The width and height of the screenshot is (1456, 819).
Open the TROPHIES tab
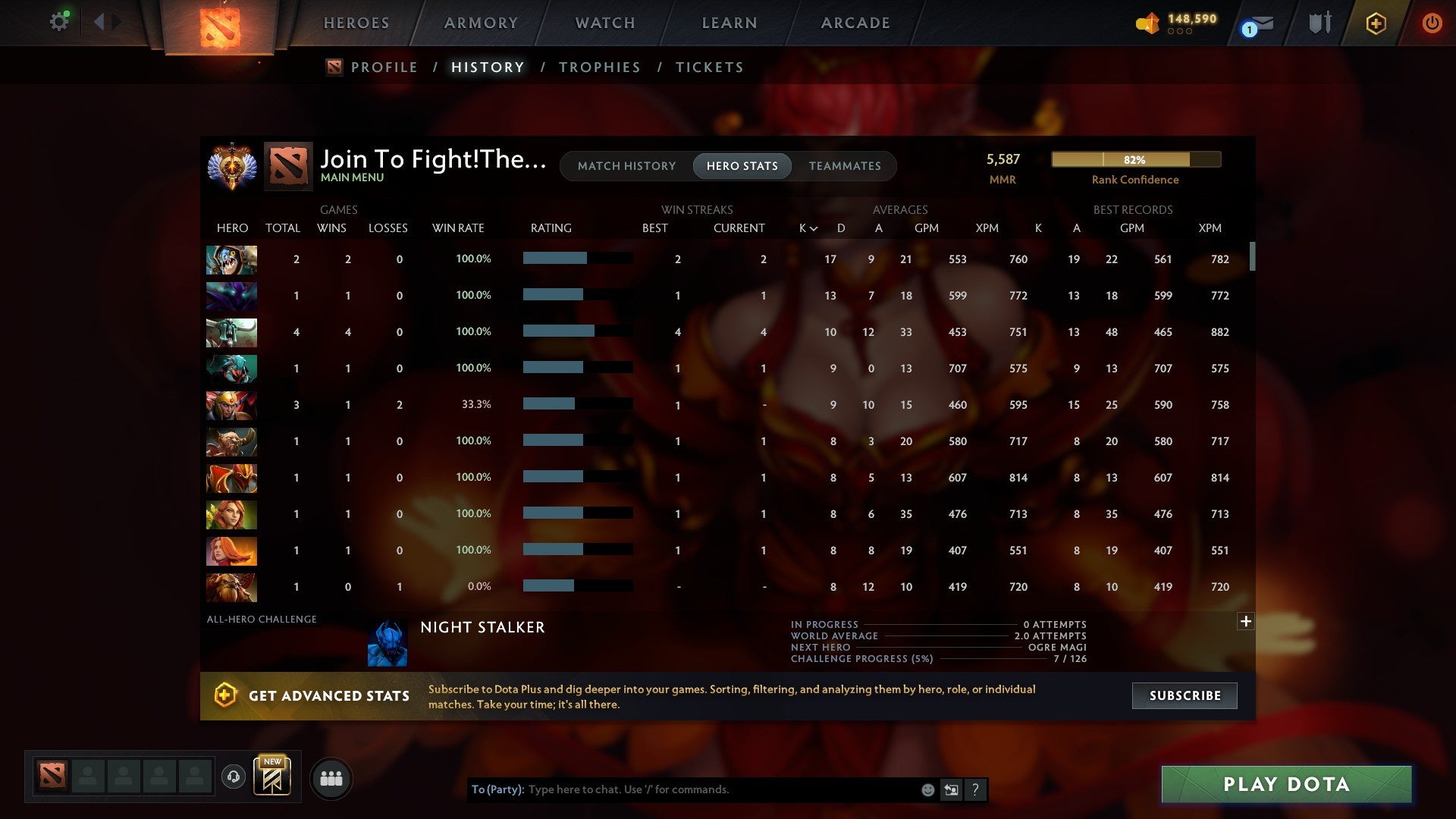pyautogui.click(x=599, y=67)
